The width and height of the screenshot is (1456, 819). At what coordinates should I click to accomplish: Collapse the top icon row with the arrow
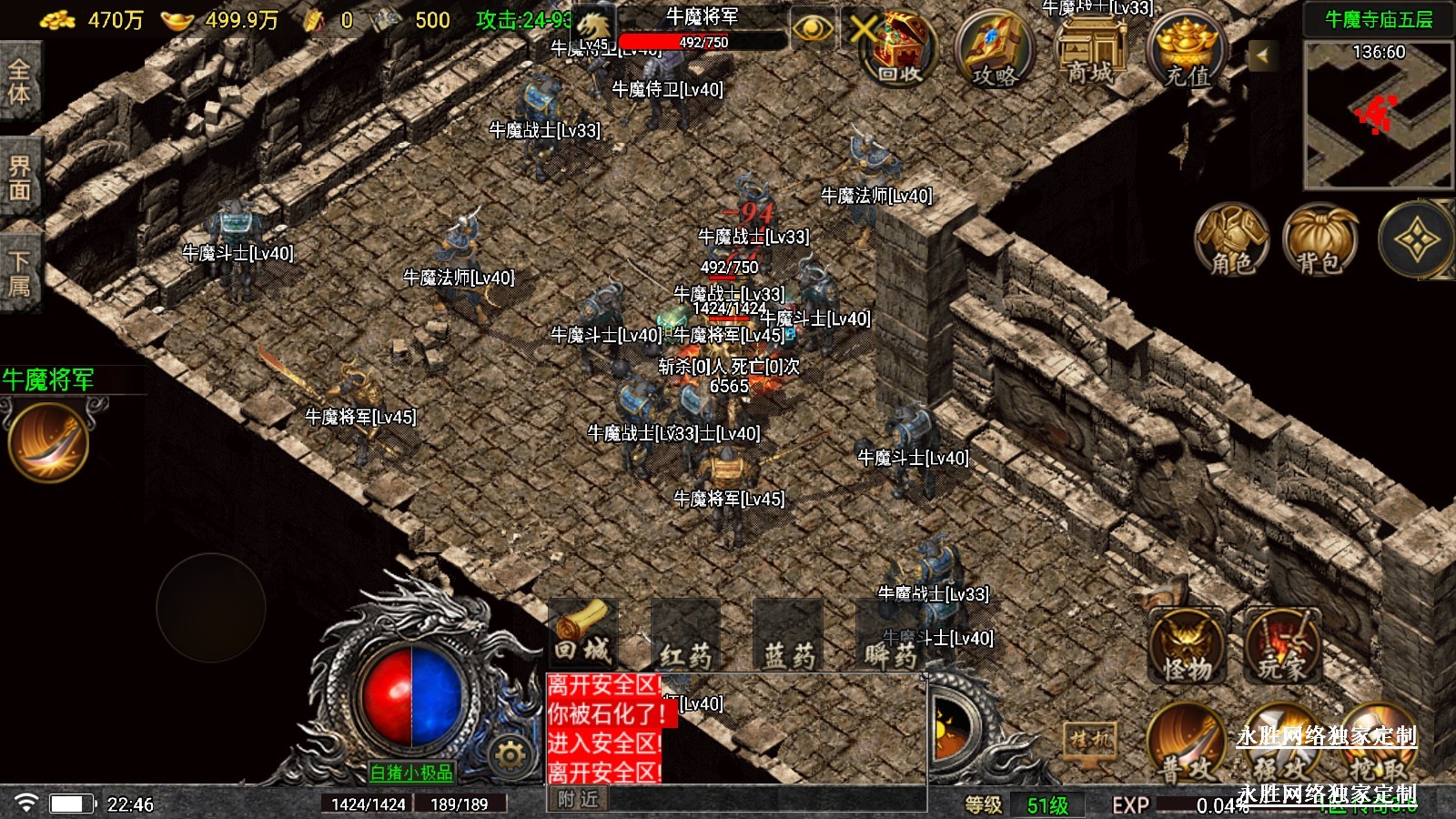pyautogui.click(x=1262, y=56)
